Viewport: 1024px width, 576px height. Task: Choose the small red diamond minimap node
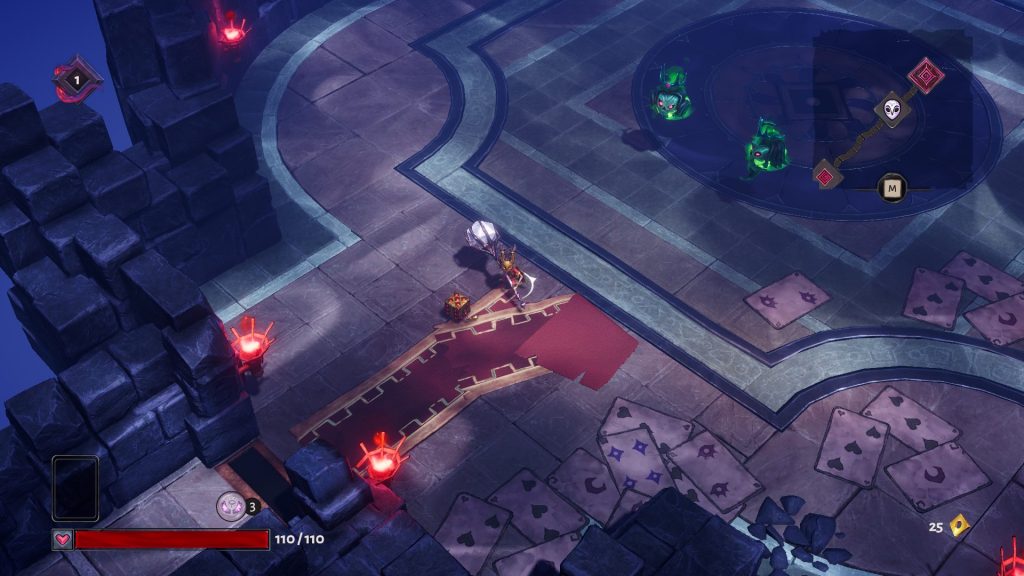pyautogui.click(x=826, y=176)
